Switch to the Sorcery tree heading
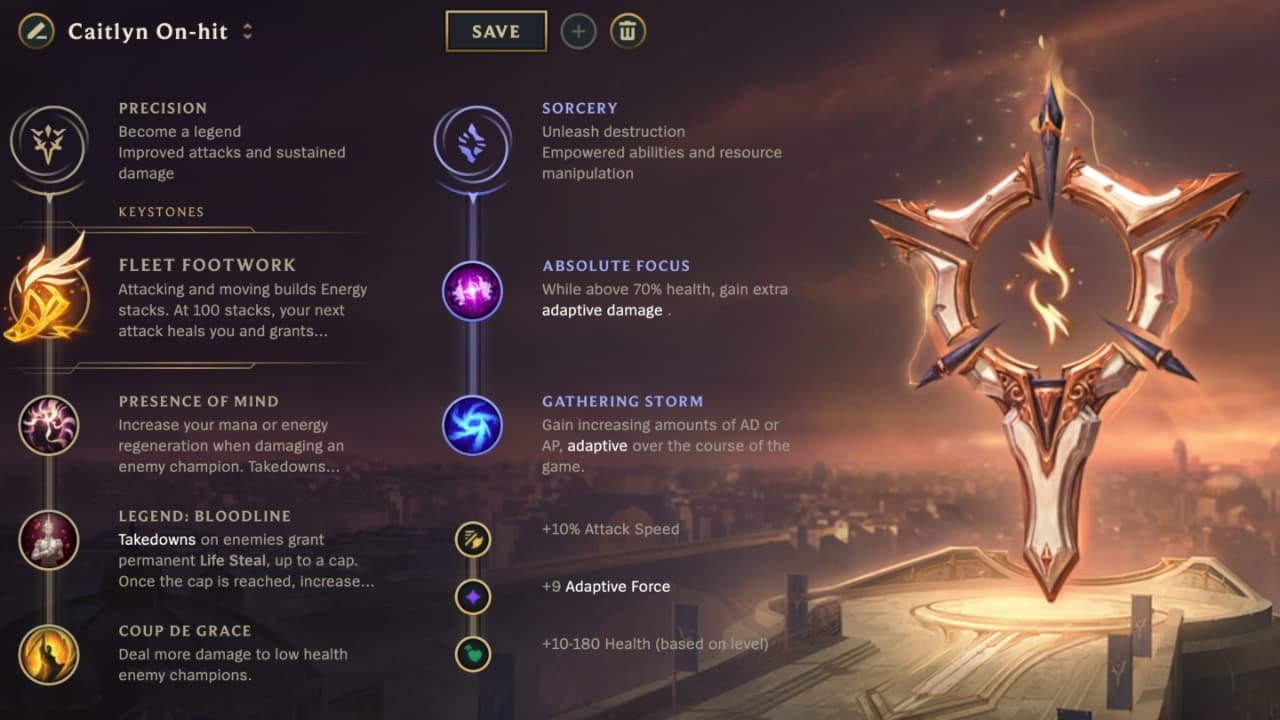The width and height of the screenshot is (1280, 720). coord(579,107)
